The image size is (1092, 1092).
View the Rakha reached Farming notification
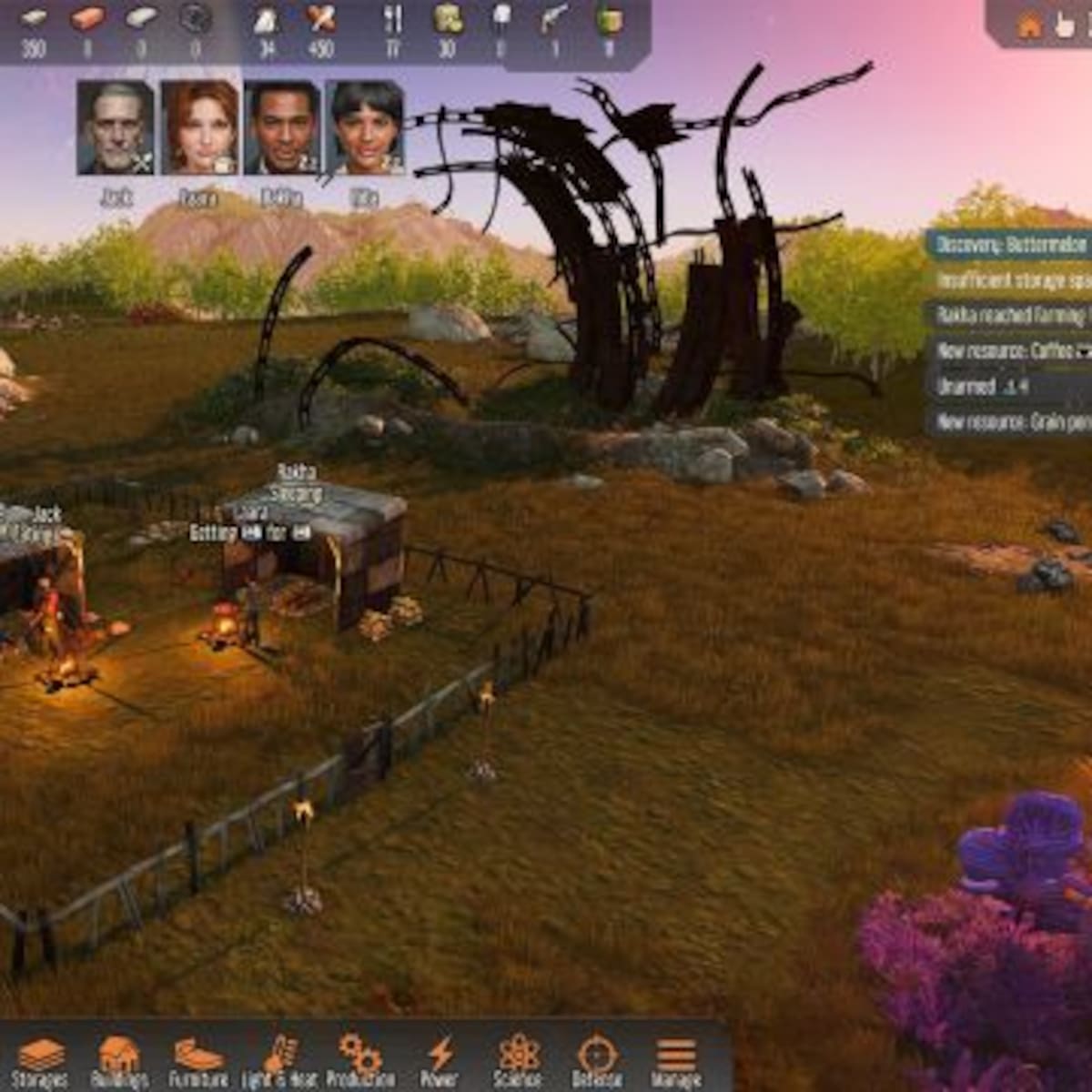click(1010, 316)
